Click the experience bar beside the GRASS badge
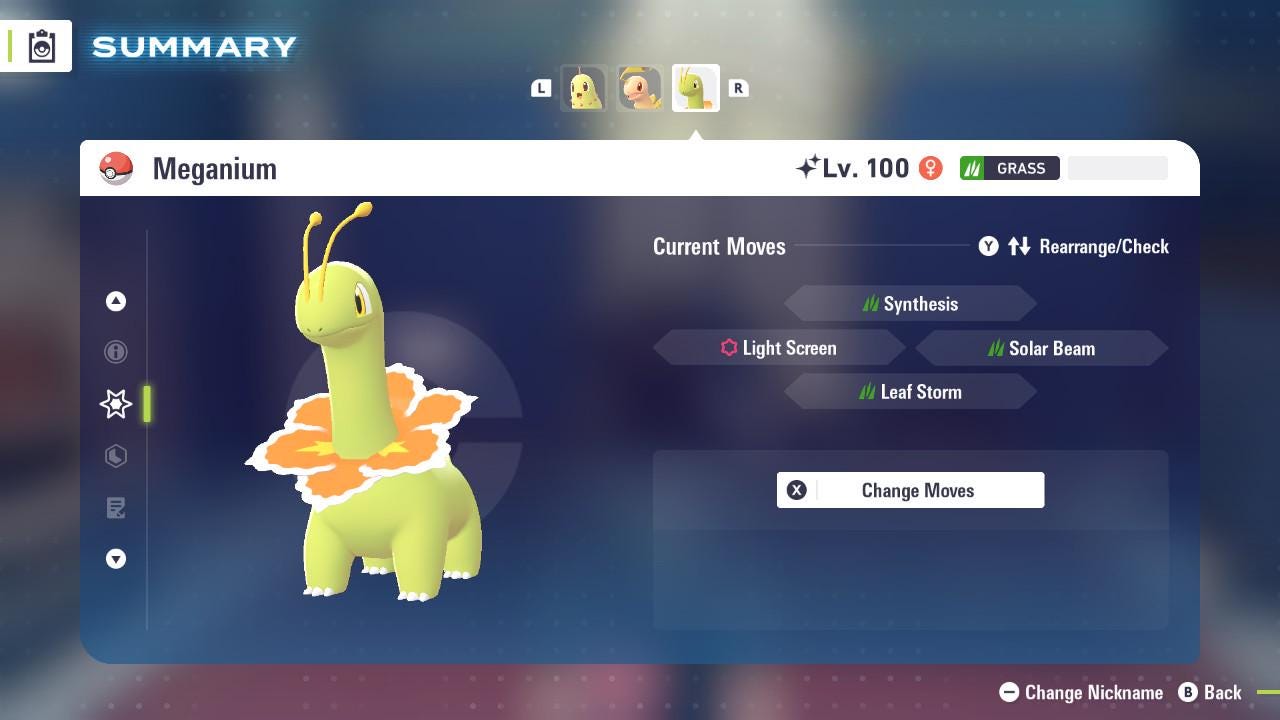This screenshot has width=1280, height=720. [x=1117, y=168]
